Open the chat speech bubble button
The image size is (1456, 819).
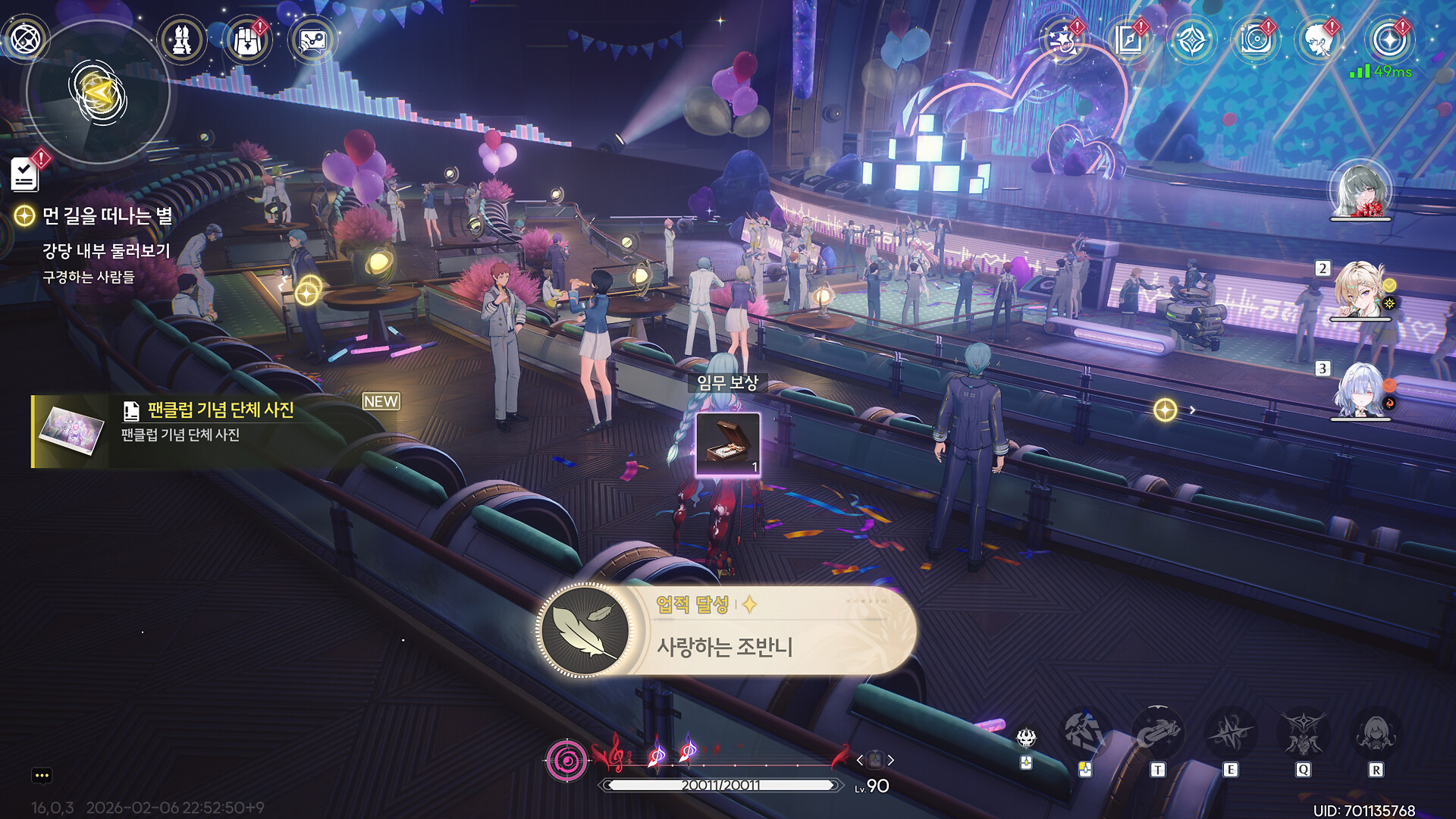coord(42,775)
